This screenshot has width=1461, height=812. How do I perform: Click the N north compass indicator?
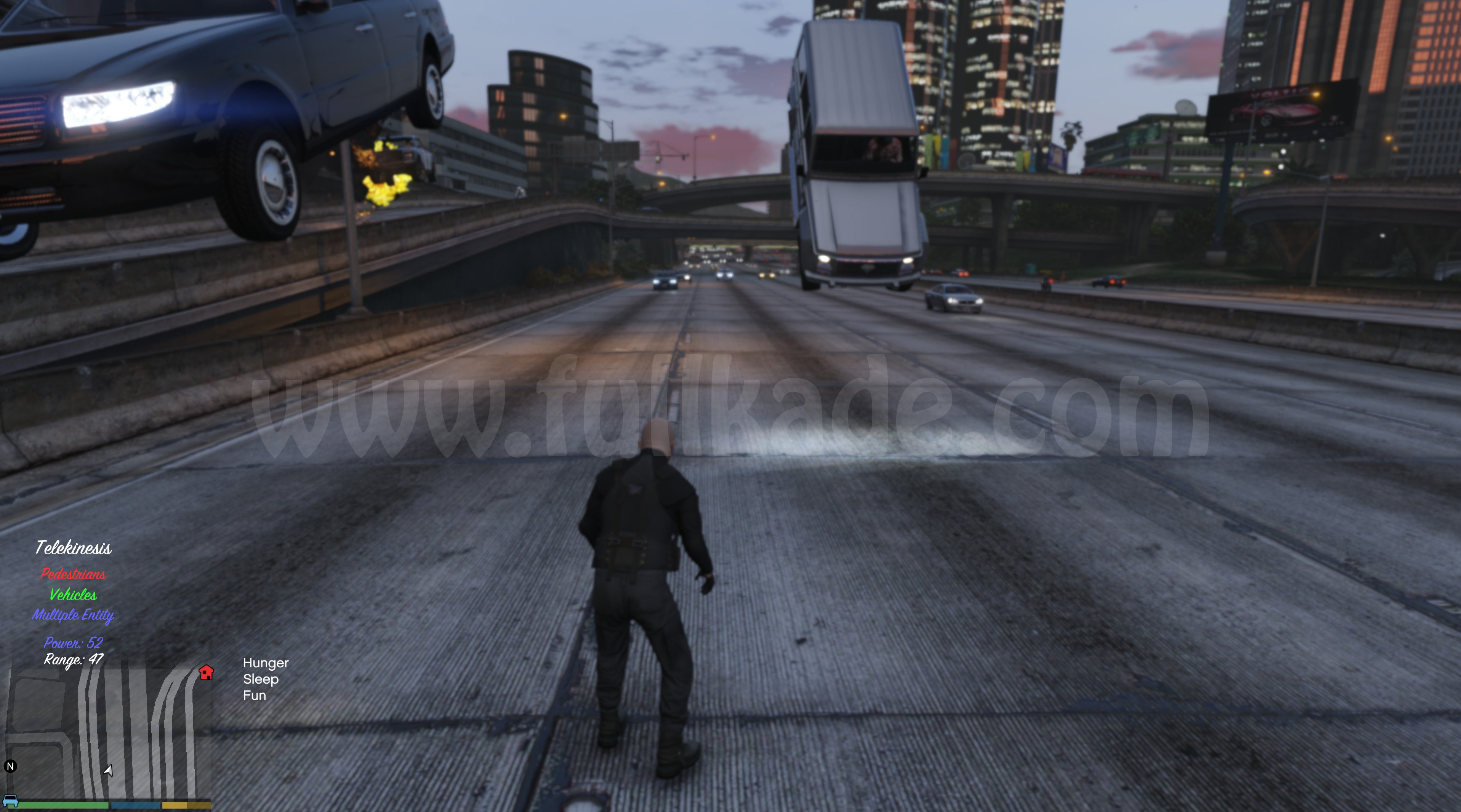point(10,767)
